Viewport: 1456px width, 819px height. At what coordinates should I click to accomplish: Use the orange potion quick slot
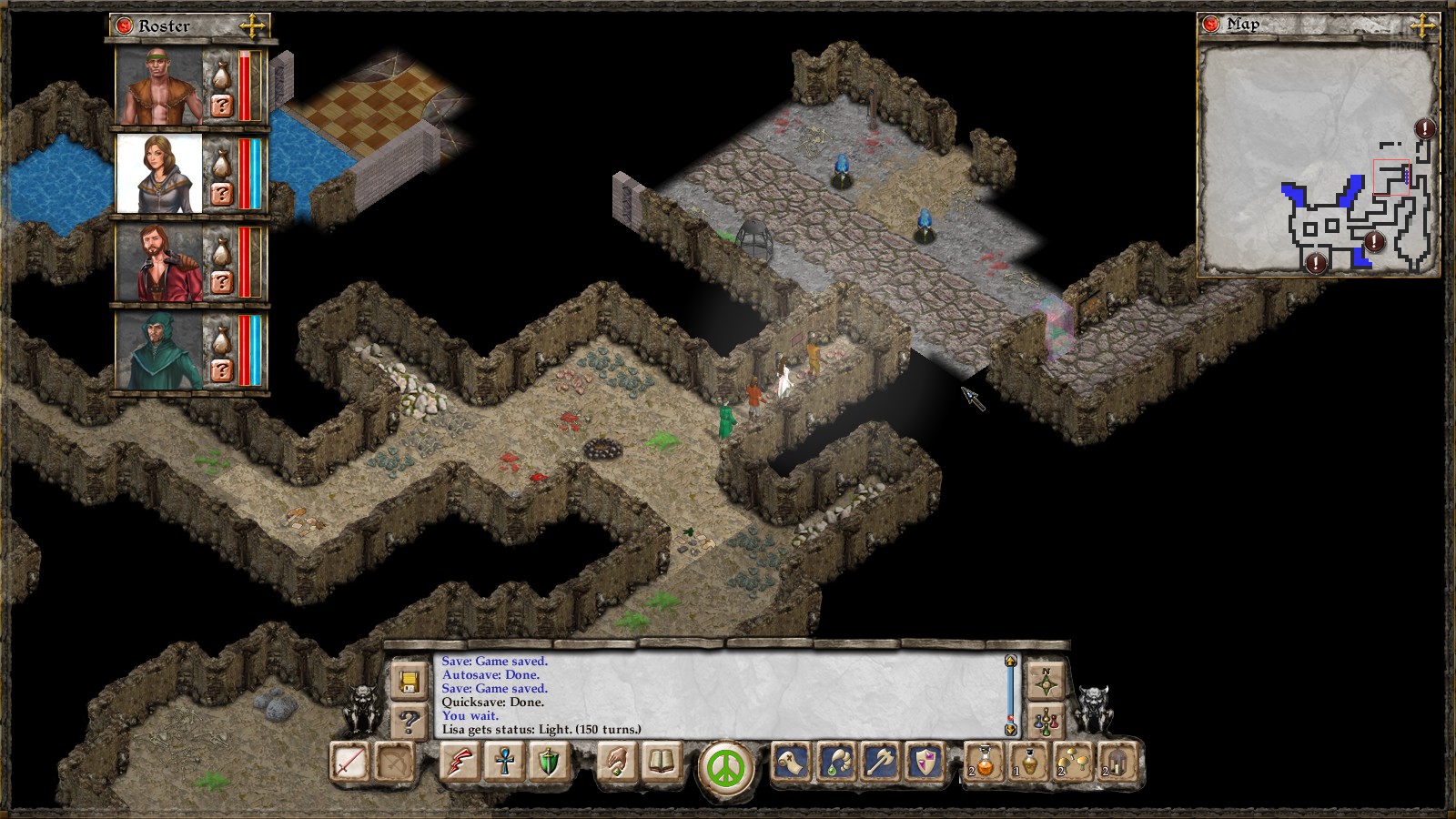click(x=985, y=763)
